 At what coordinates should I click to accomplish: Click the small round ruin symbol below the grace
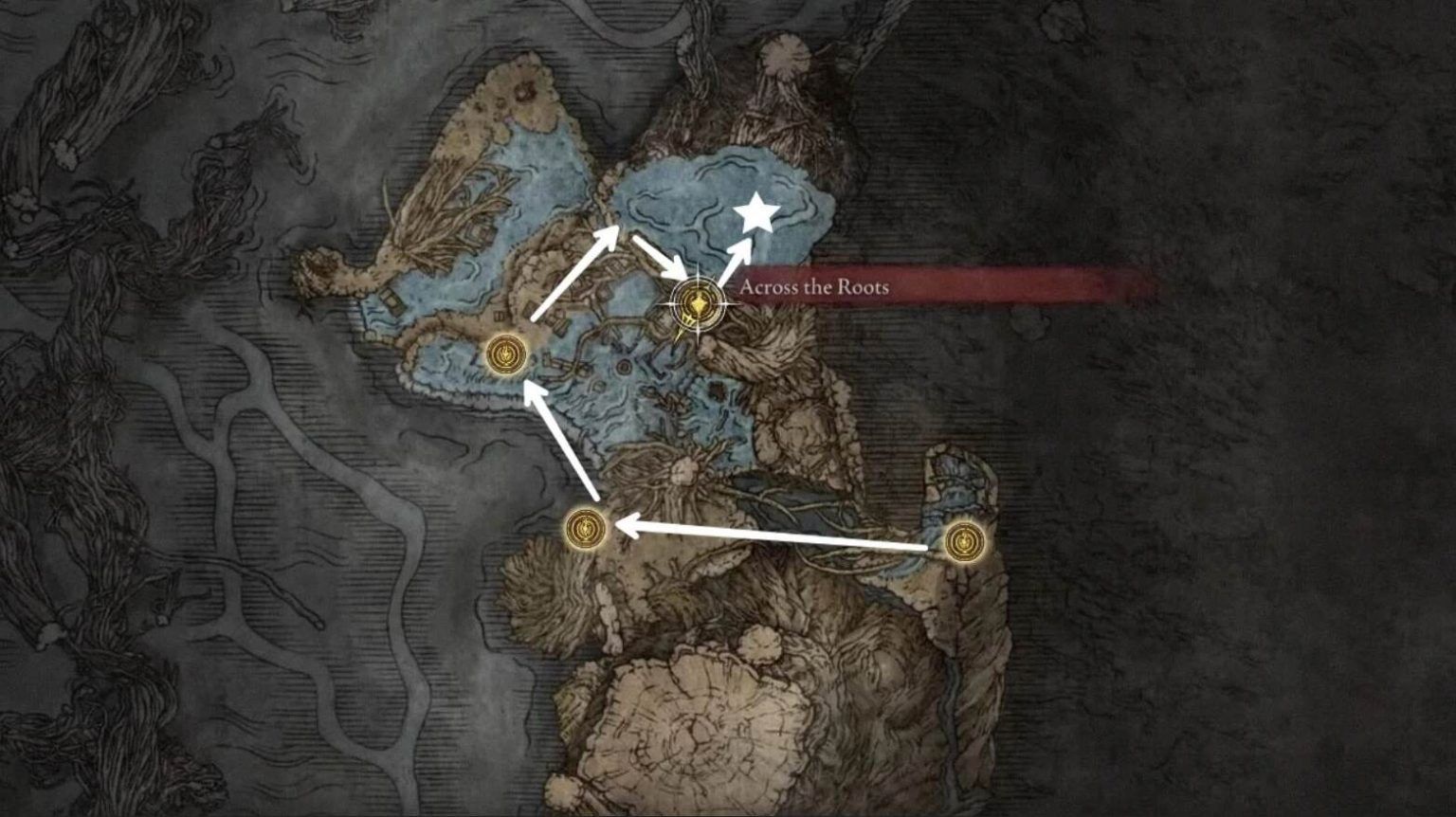tap(624, 365)
